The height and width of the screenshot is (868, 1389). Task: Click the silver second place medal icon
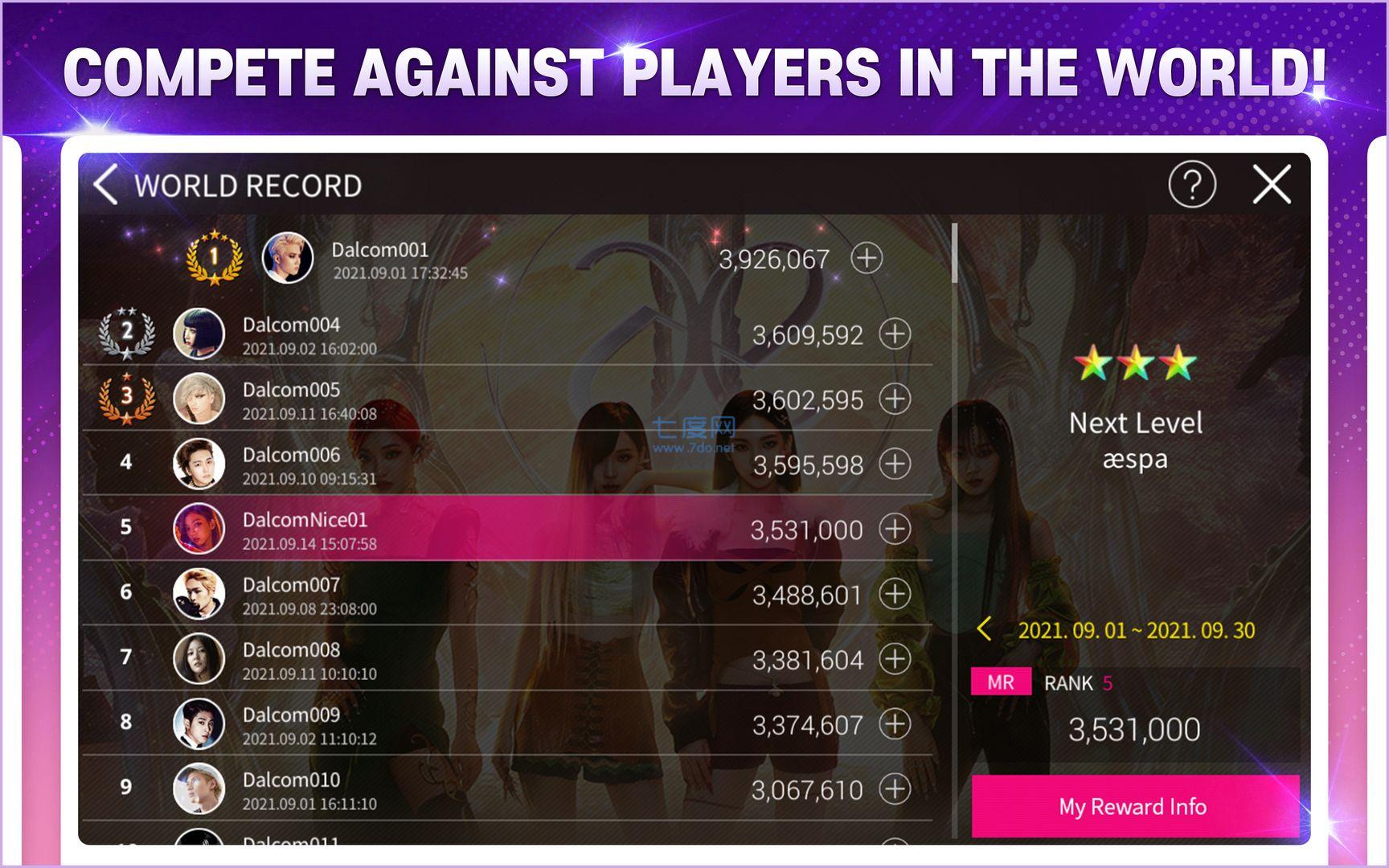coord(127,334)
